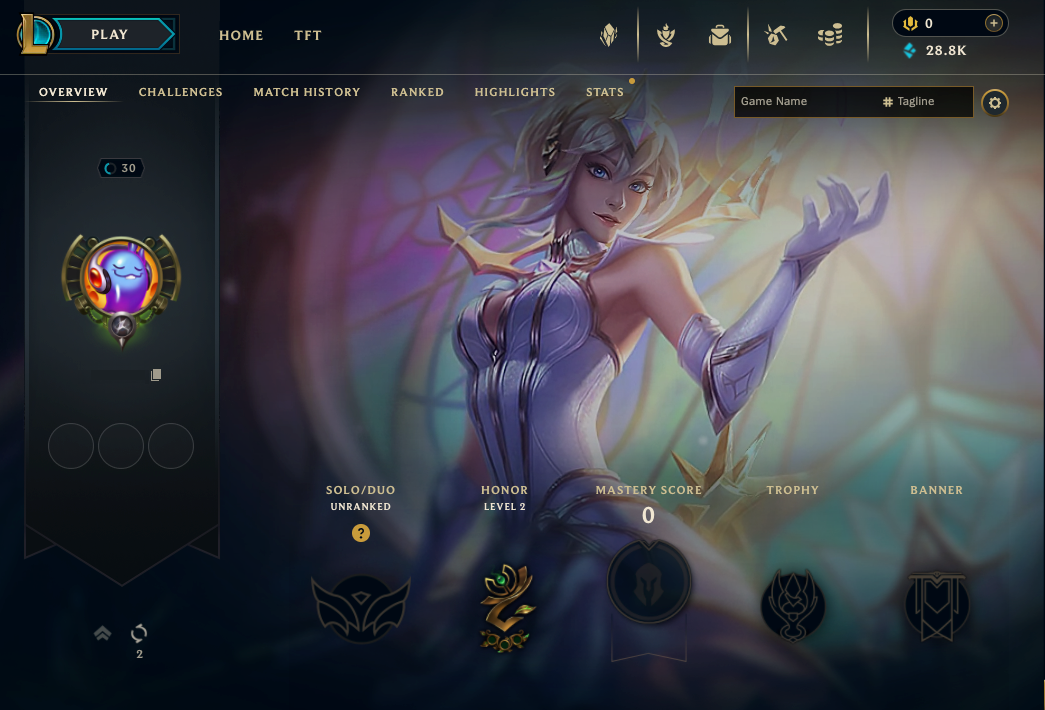1045x710 pixels.
Task: Open the hammer-and-gem icon in the top bar
Action: pos(776,36)
